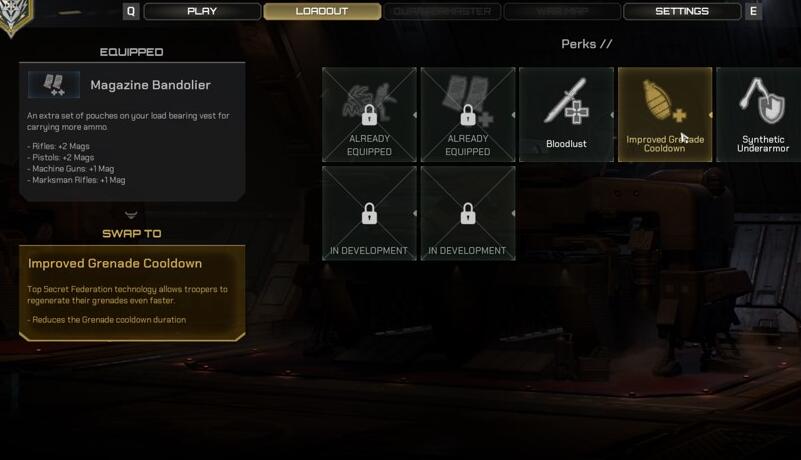Select the Loadout tab
The width and height of the screenshot is (801, 460).
(x=322, y=11)
